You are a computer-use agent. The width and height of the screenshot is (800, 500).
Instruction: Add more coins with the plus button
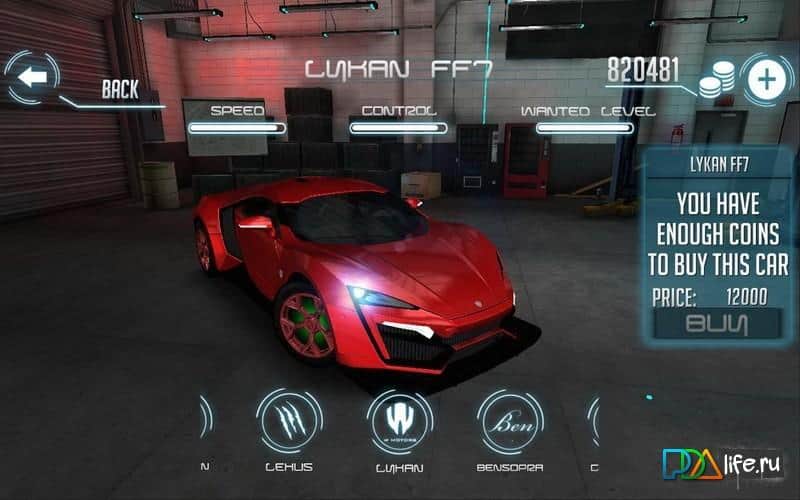click(x=765, y=80)
